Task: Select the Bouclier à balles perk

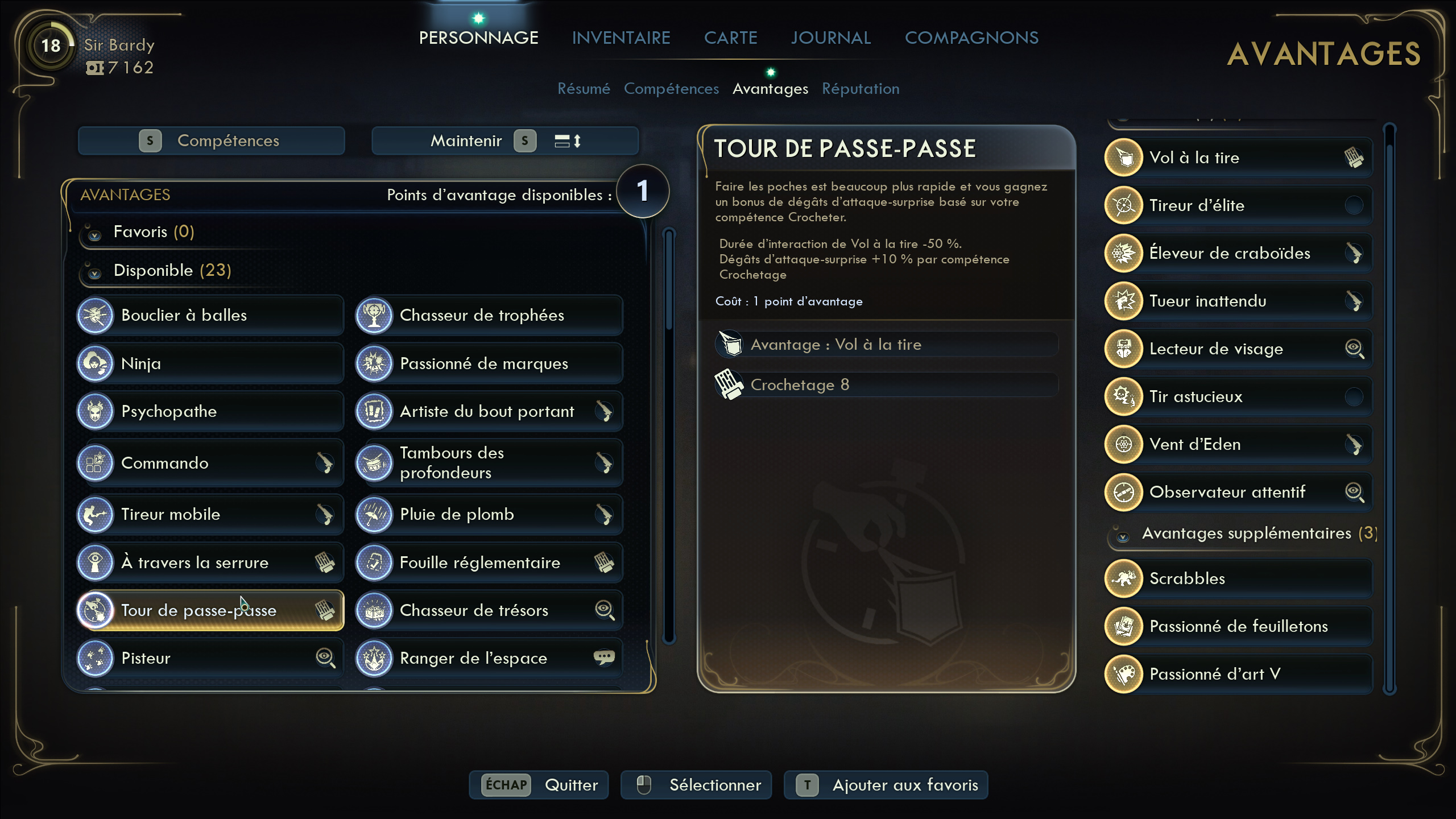Action: pos(210,315)
